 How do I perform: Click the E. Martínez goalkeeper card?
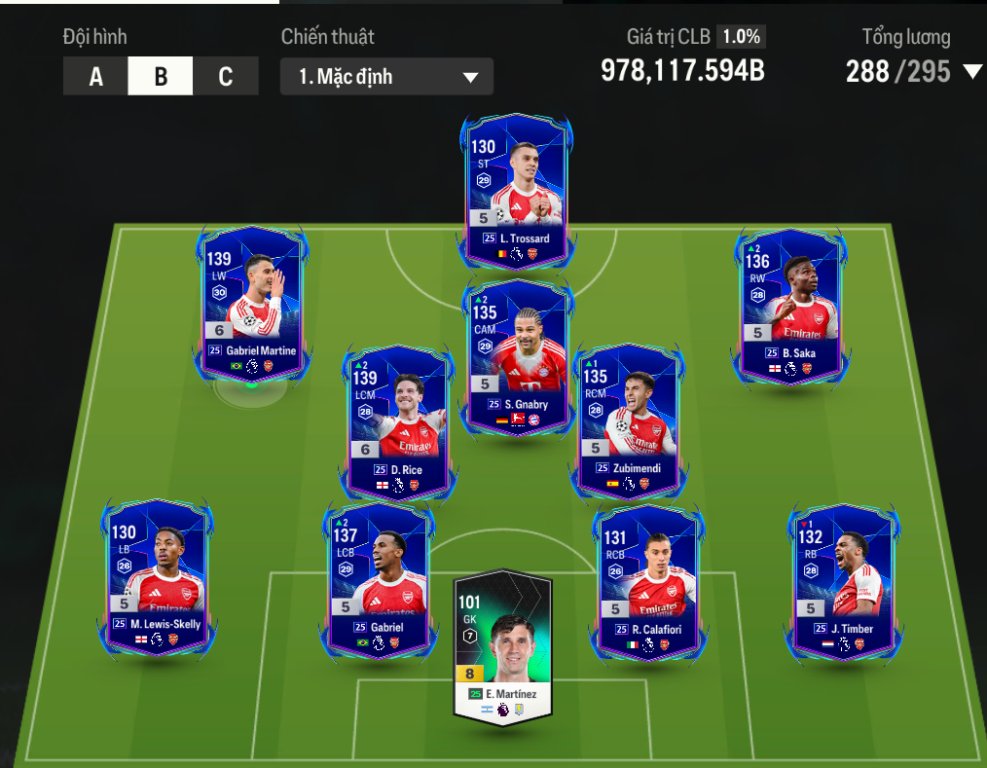[503, 645]
